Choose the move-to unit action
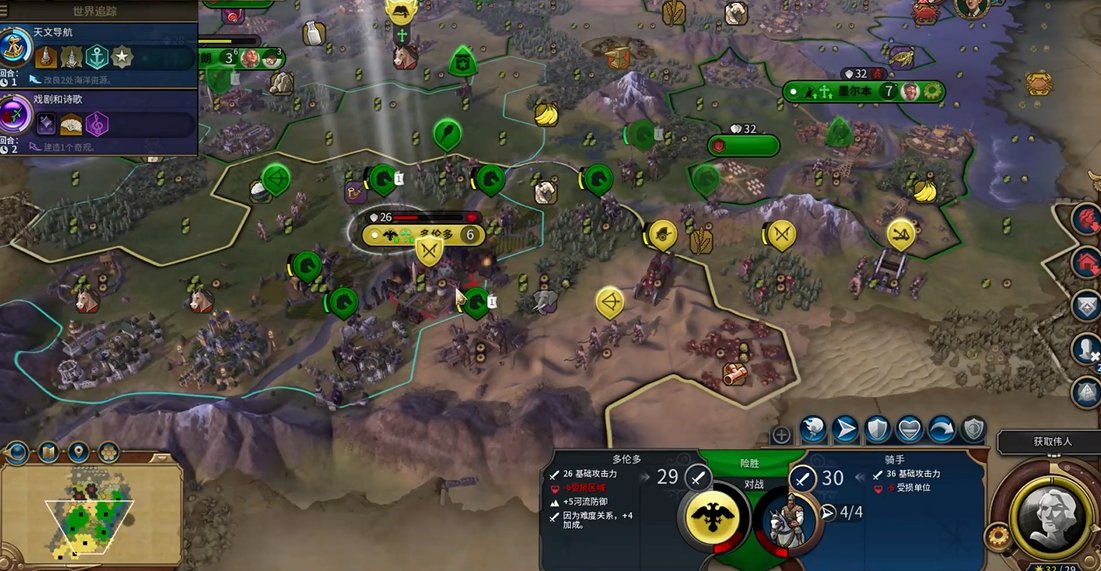 click(x=846, y=429)
